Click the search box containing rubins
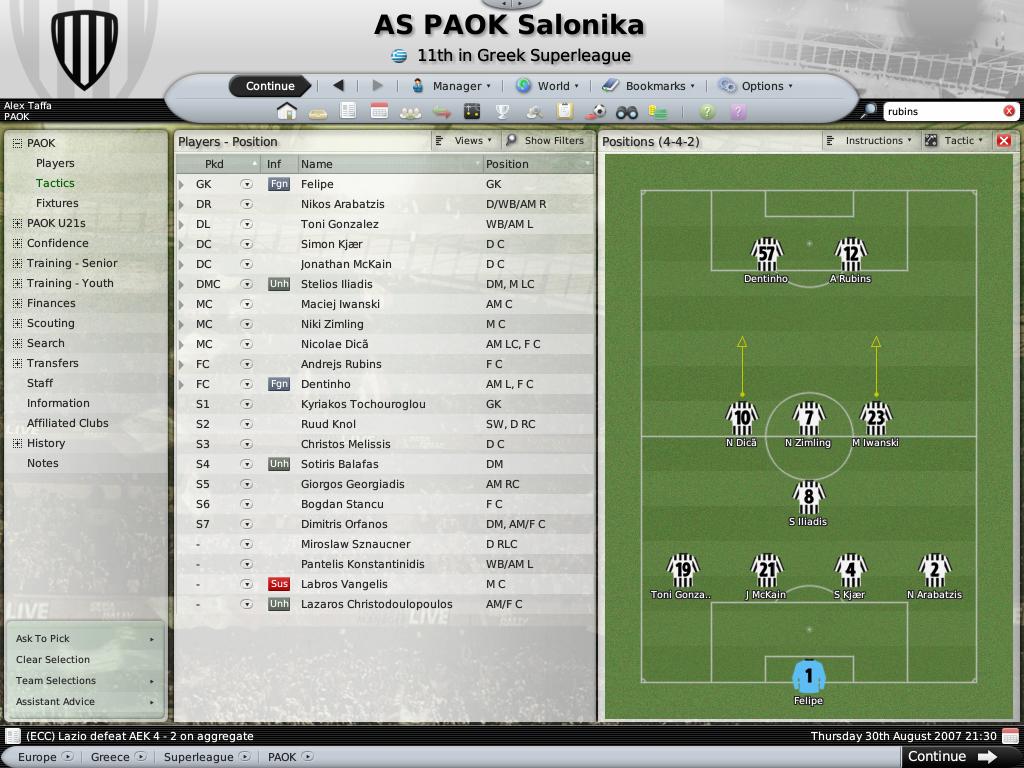 pyautogui.click(x=942, y=111)
